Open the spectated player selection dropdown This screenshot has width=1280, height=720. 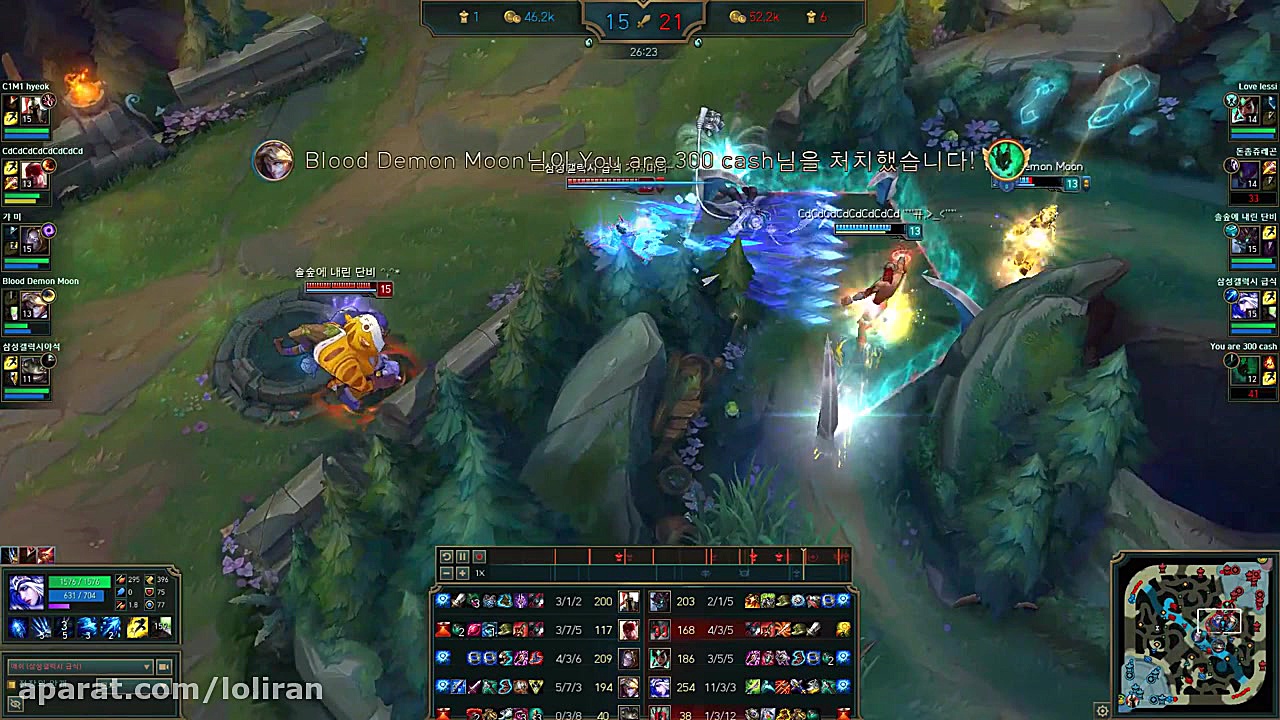tap(80, 666)
